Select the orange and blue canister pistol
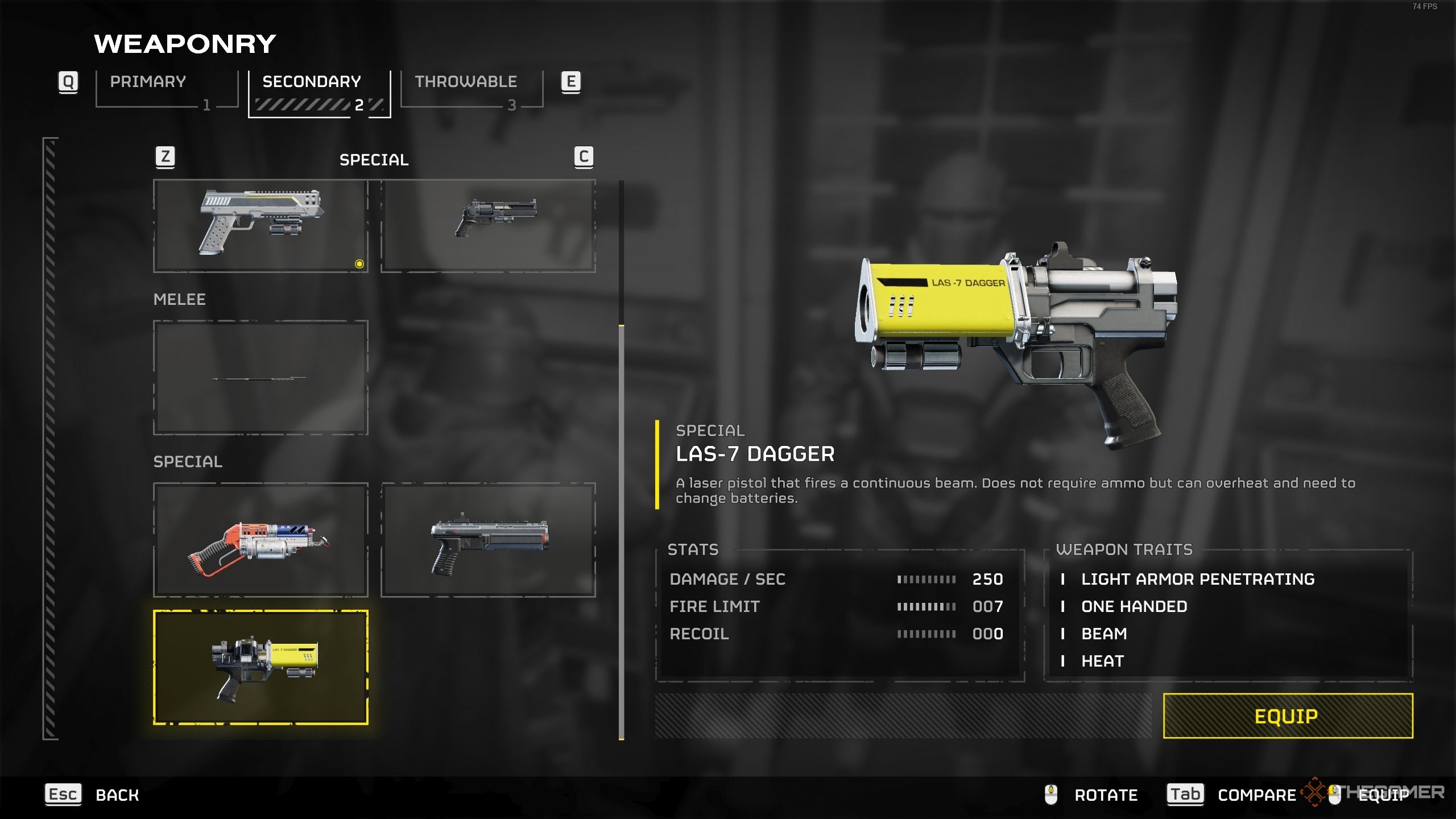 [x=260, y=540]
